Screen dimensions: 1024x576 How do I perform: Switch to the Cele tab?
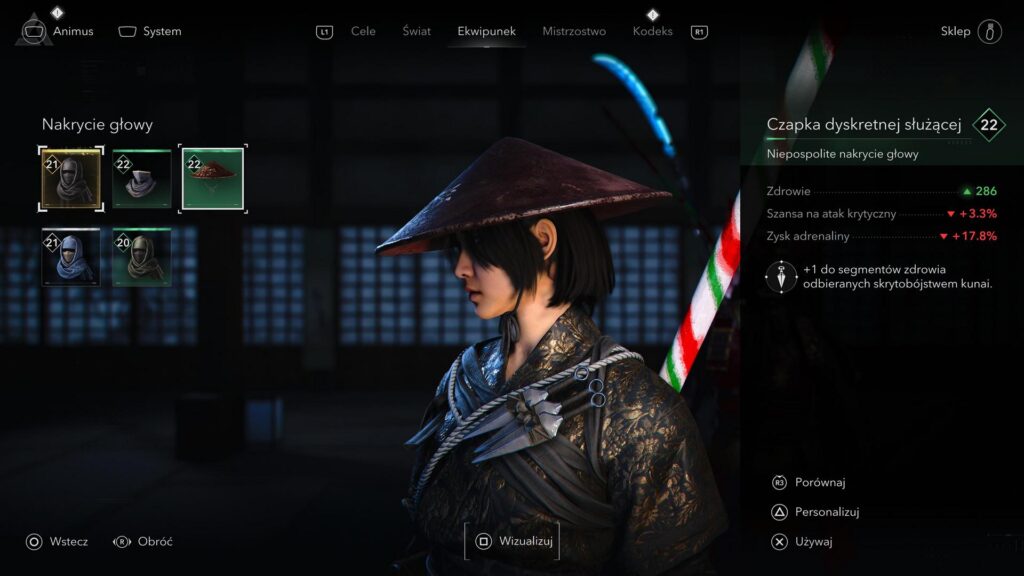pos(363,31)
